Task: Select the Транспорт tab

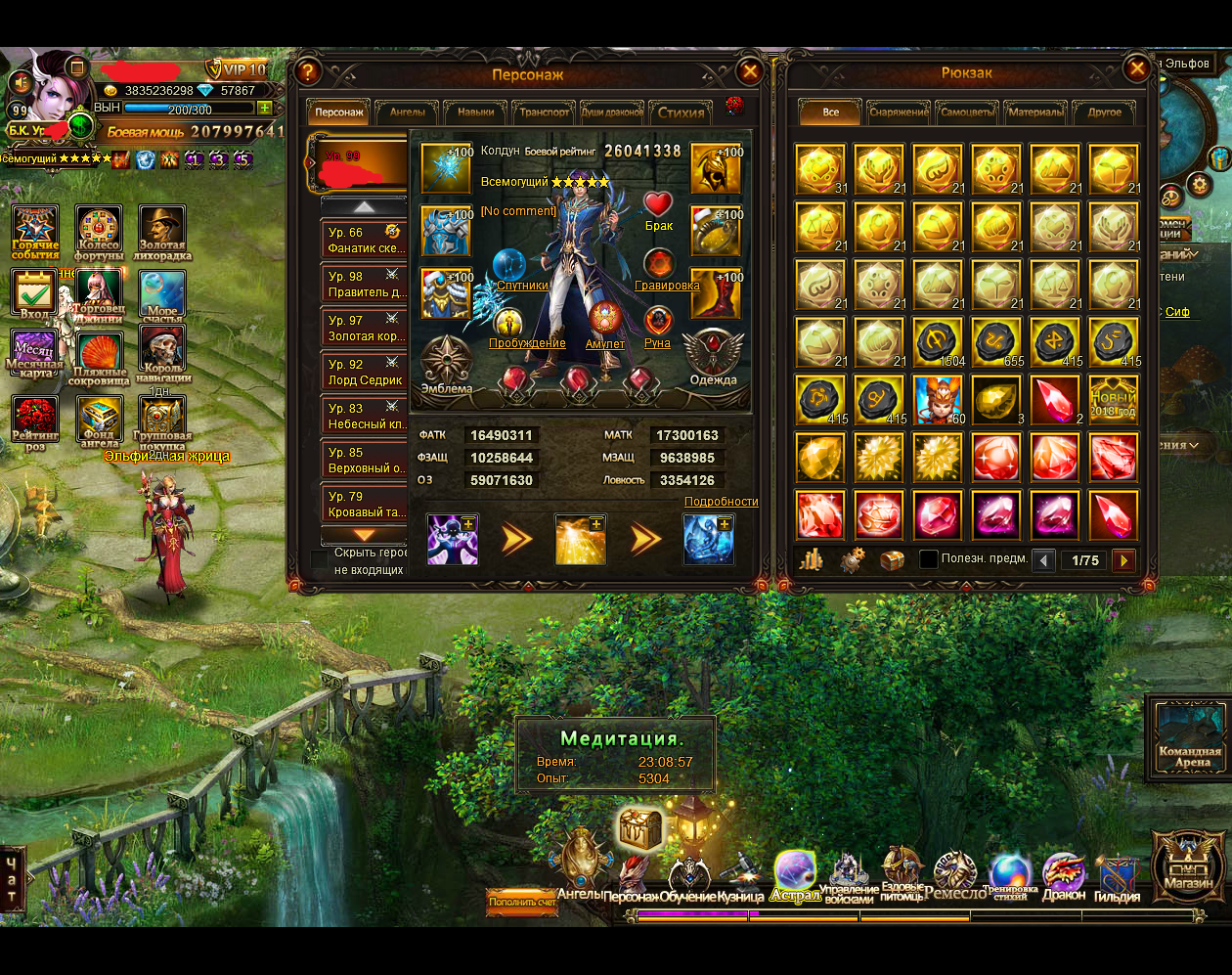Action: click(545, 112)
